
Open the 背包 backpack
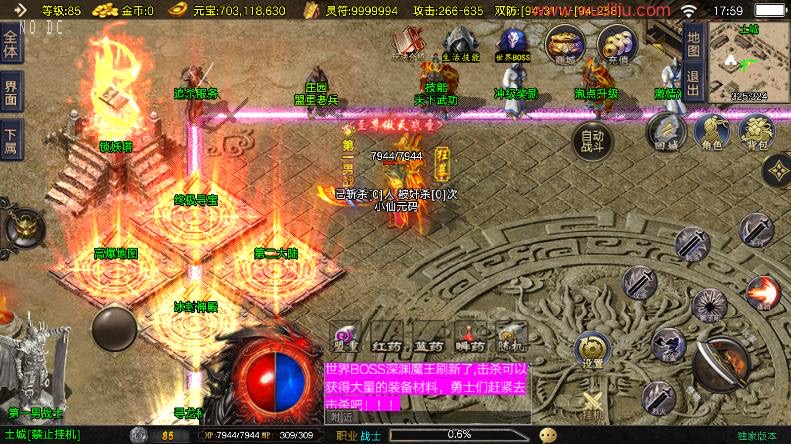coord(756,131)
